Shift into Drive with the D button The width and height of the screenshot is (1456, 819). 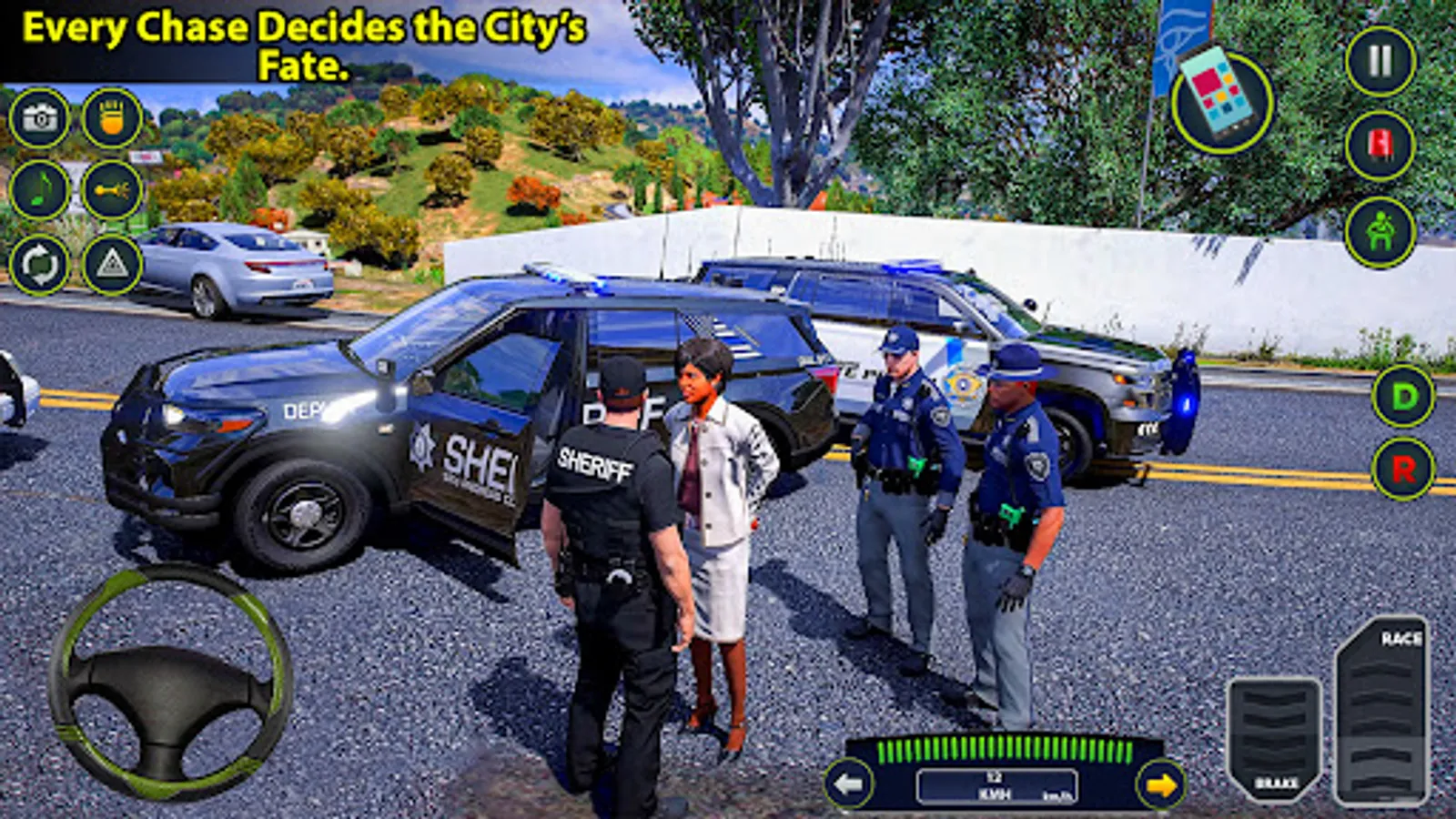(1404, 397)
